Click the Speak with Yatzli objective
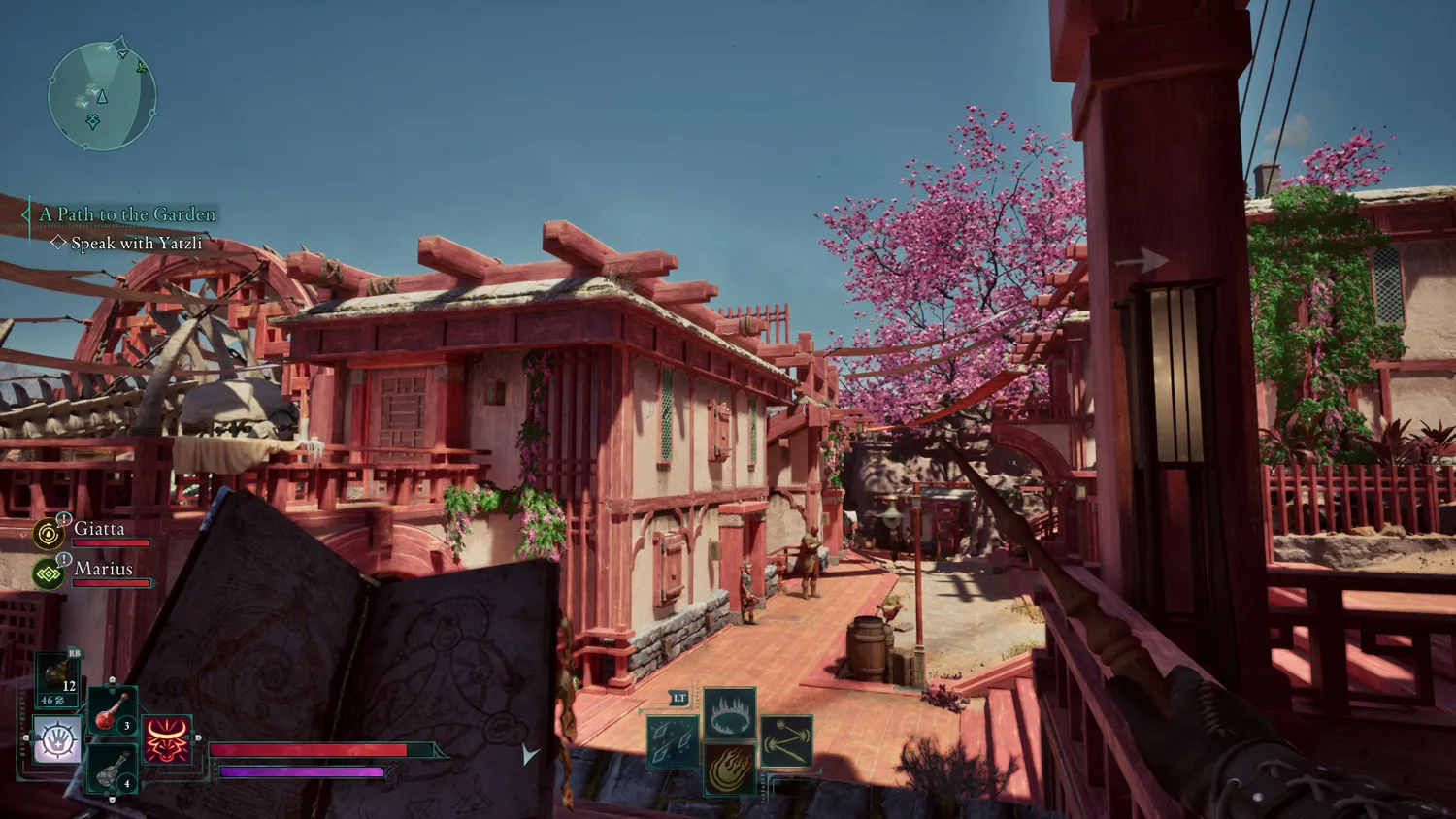The height and width of the screenshot is (819, 1456). 136,244
